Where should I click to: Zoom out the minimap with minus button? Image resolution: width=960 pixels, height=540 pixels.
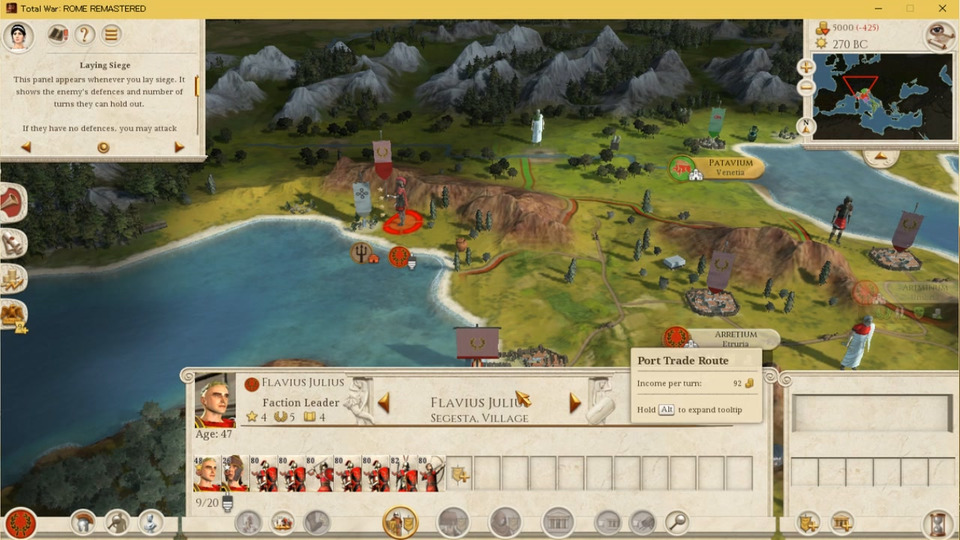pos(806,88)
